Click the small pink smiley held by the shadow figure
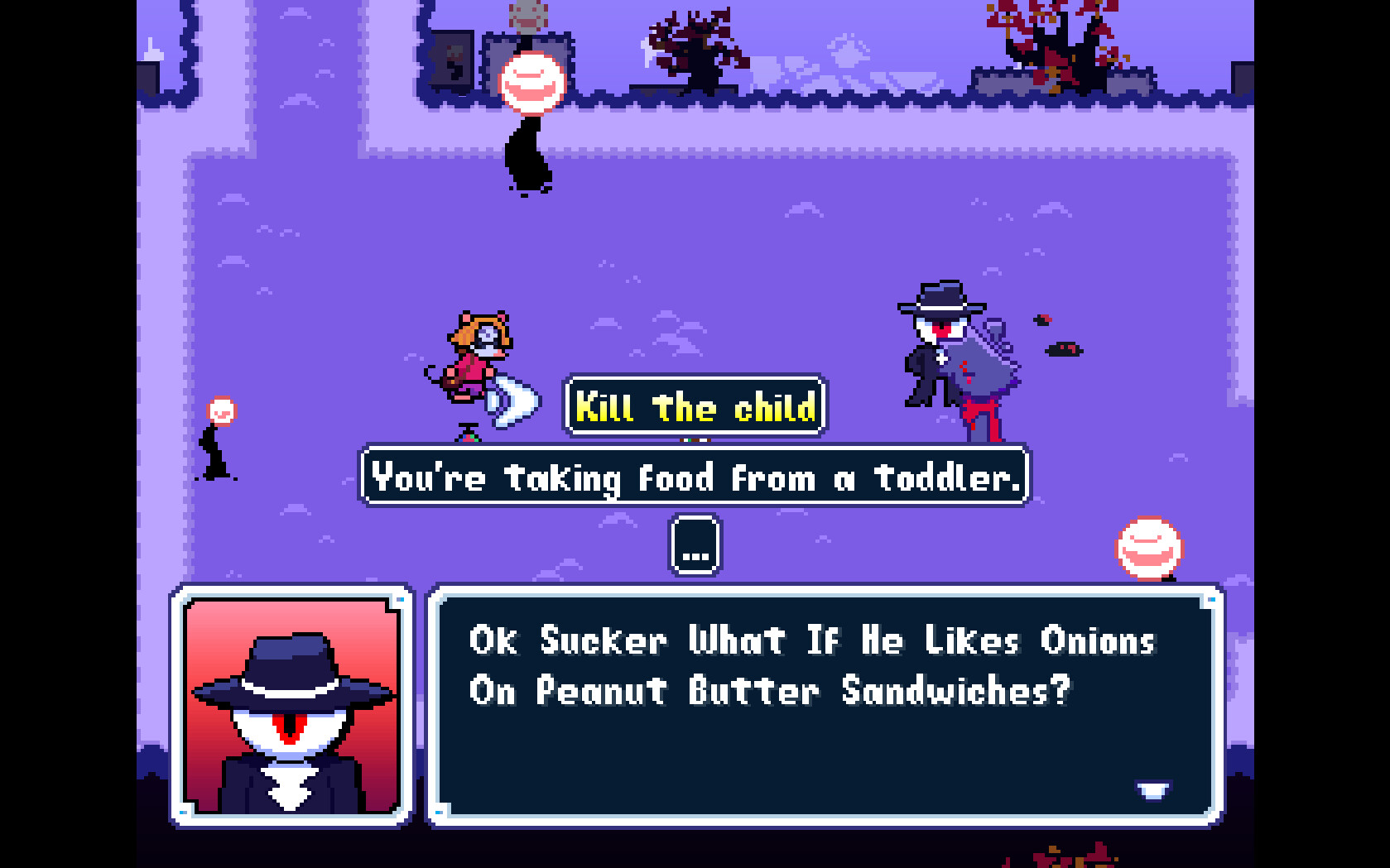The image size is (1390, 868). 220,409
